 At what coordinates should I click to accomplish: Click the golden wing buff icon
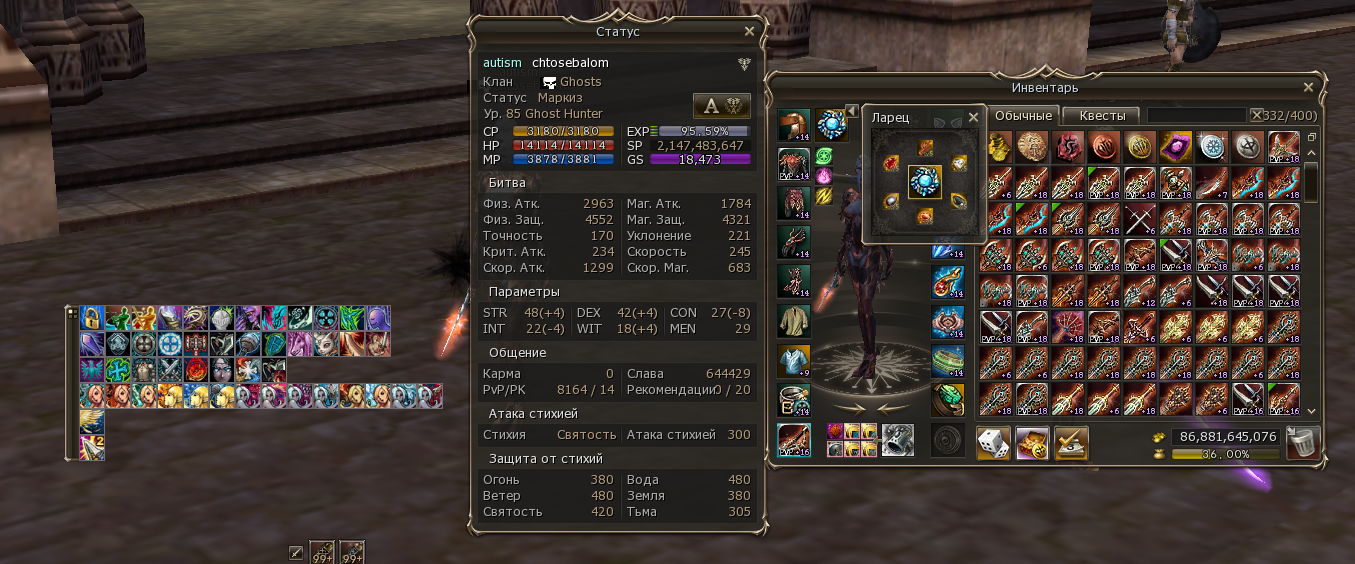(x=92, y=422)
